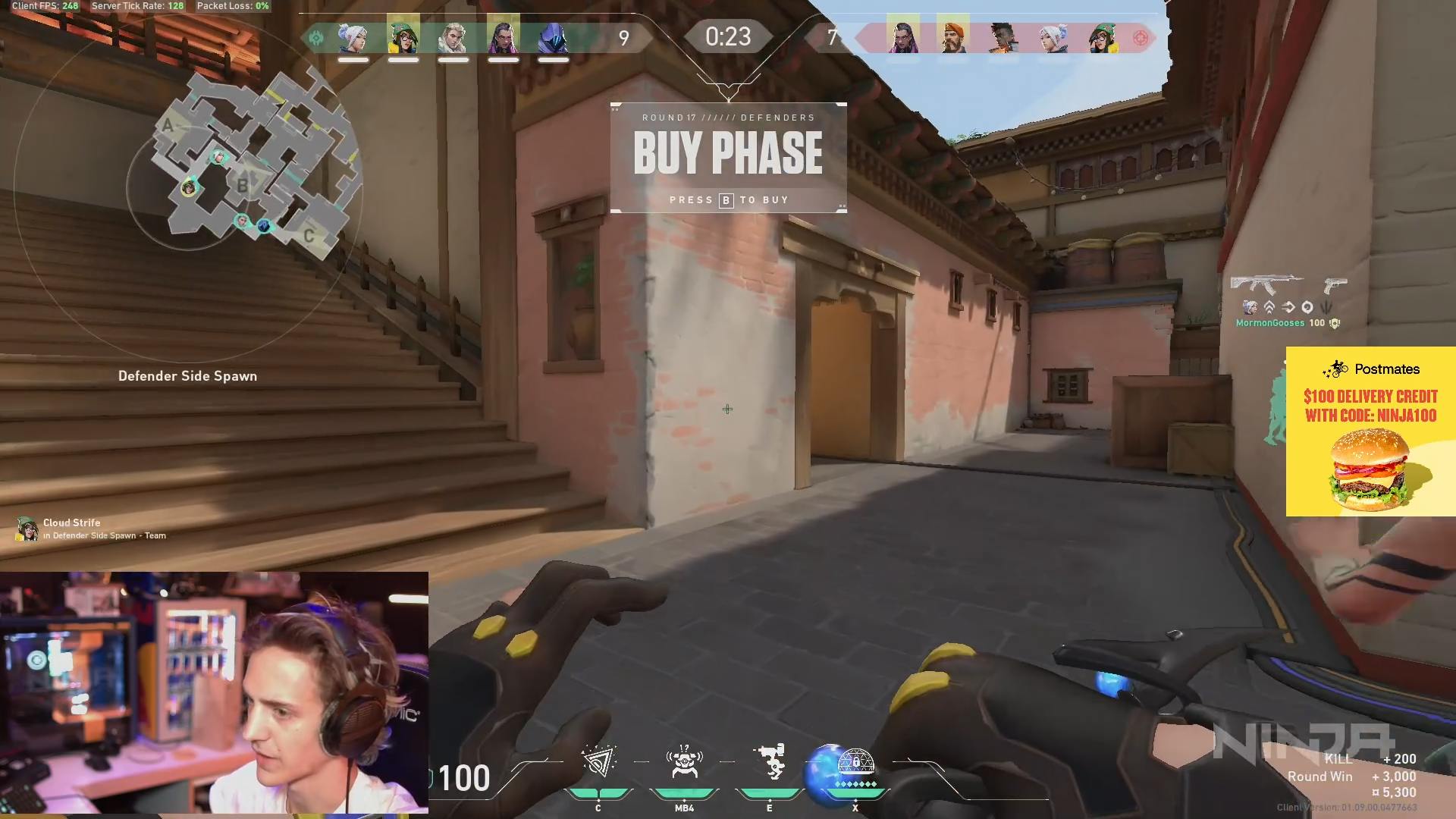The image size is (1456, 819).
Task: Click the Brimstone portrait
Action: click(953, 36)
